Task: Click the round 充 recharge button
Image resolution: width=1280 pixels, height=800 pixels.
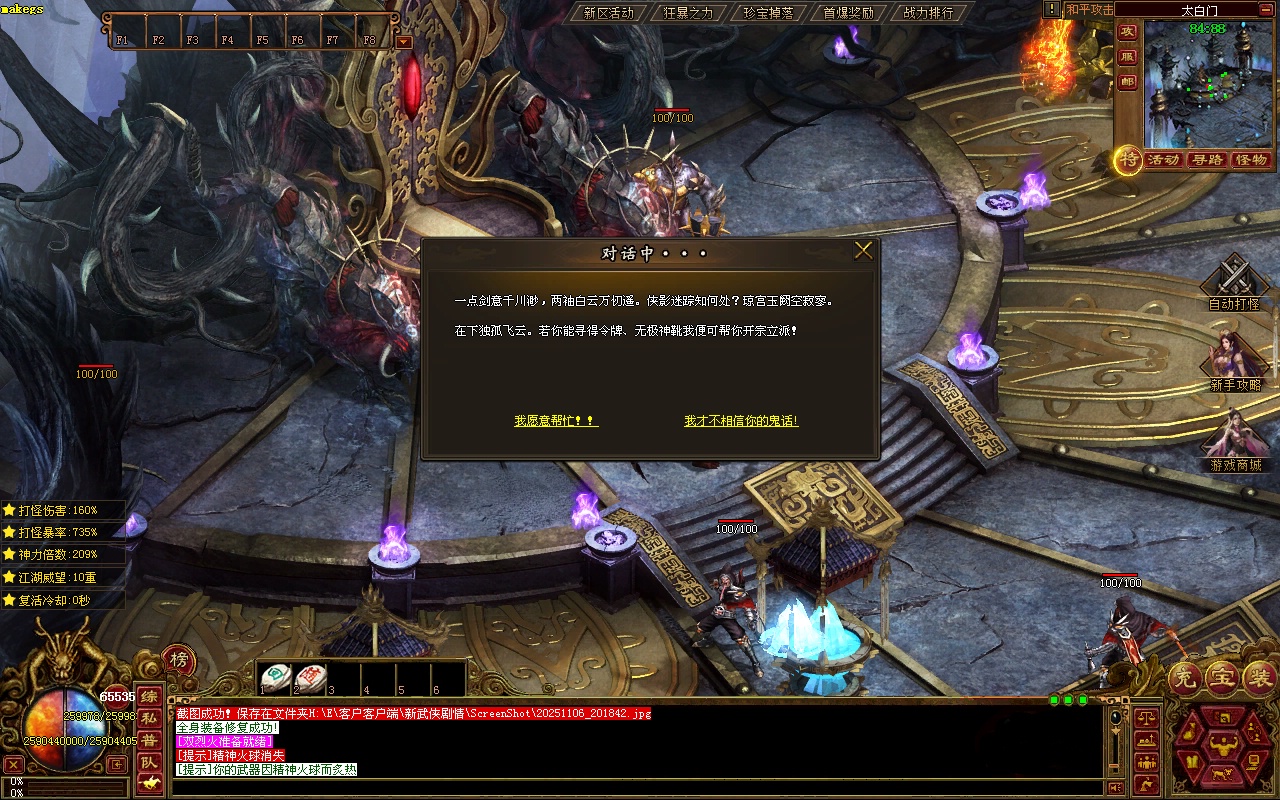Action: coord(1186,679)
